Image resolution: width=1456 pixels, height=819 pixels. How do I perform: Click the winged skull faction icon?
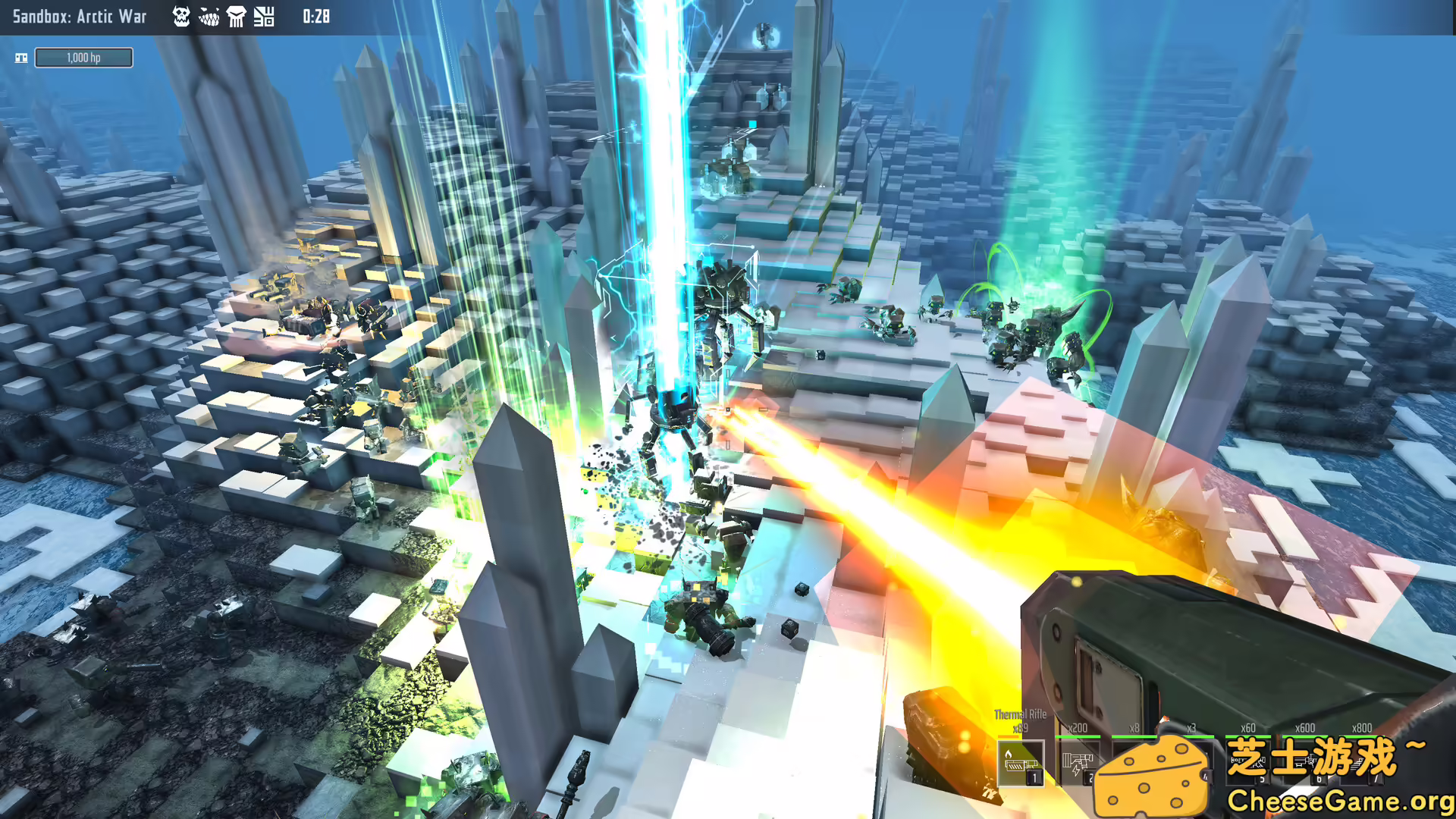(237, 17)
